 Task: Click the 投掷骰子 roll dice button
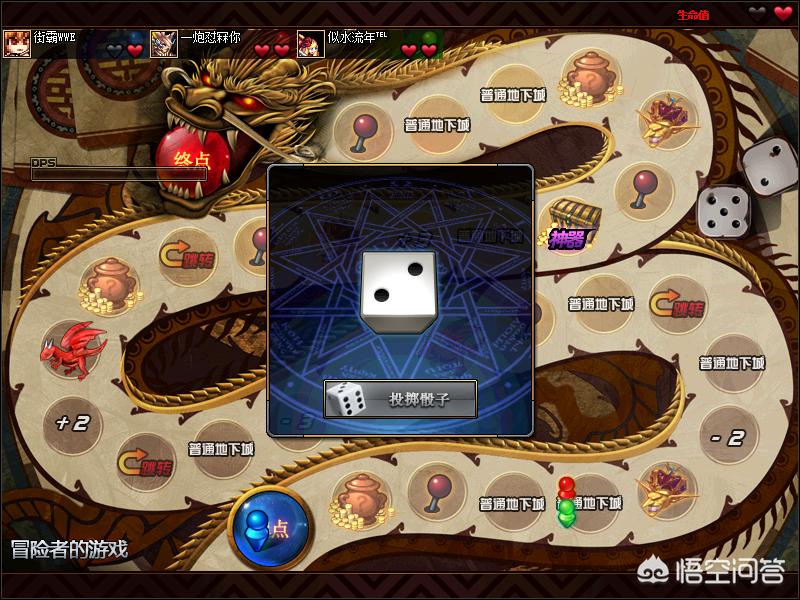point(400,399)
